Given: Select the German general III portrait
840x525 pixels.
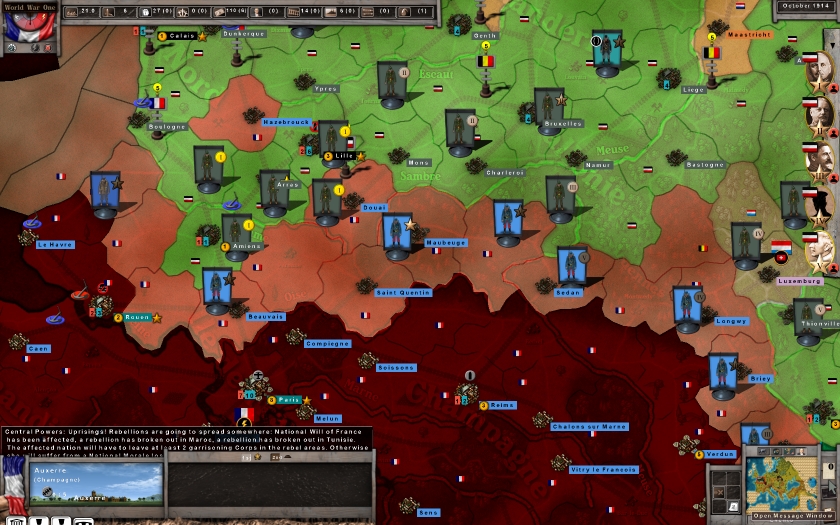Looking at the screenshot, I should [x=819, y=160].
